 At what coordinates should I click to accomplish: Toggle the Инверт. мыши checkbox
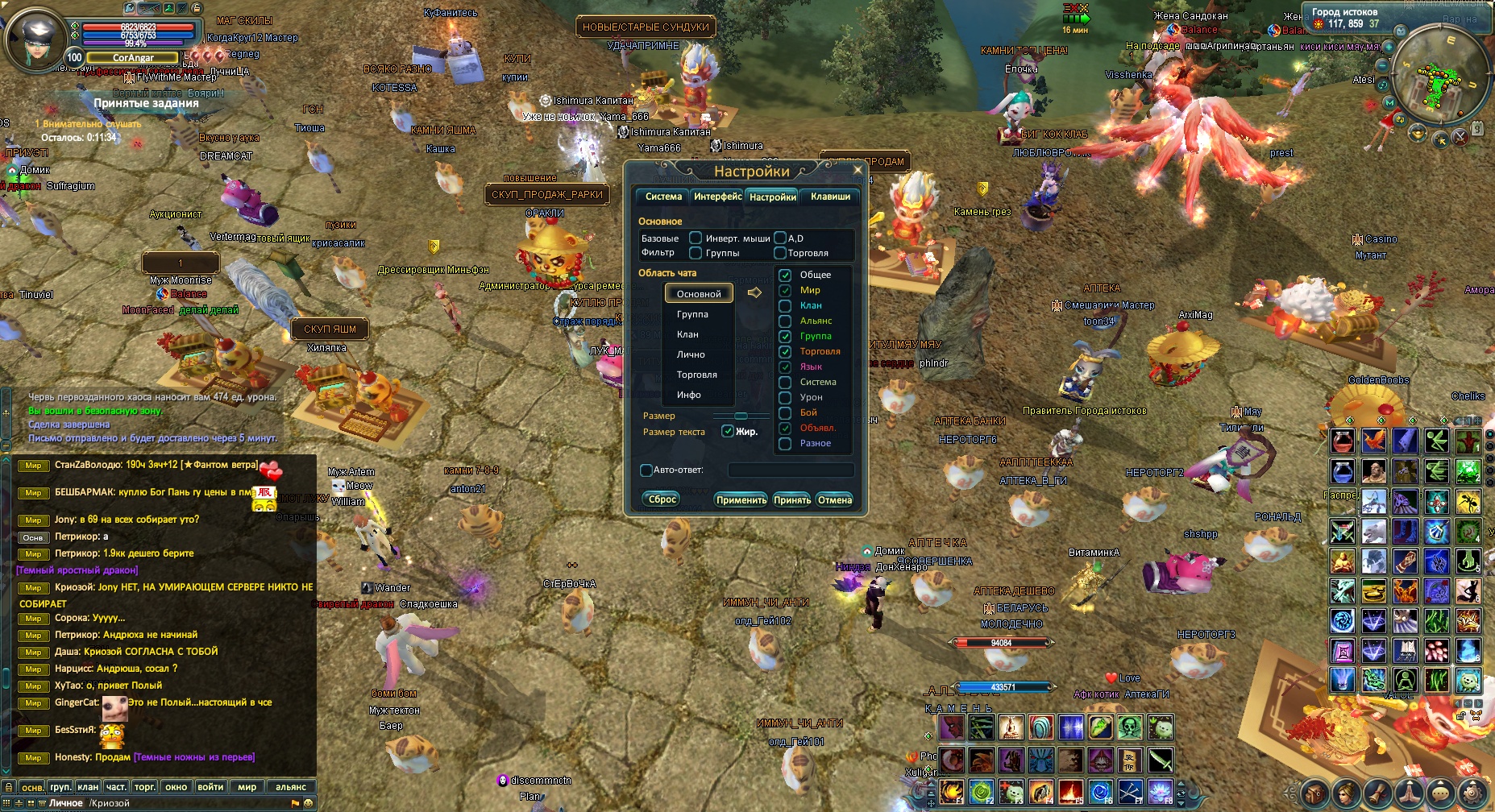(x=696, y=238)
